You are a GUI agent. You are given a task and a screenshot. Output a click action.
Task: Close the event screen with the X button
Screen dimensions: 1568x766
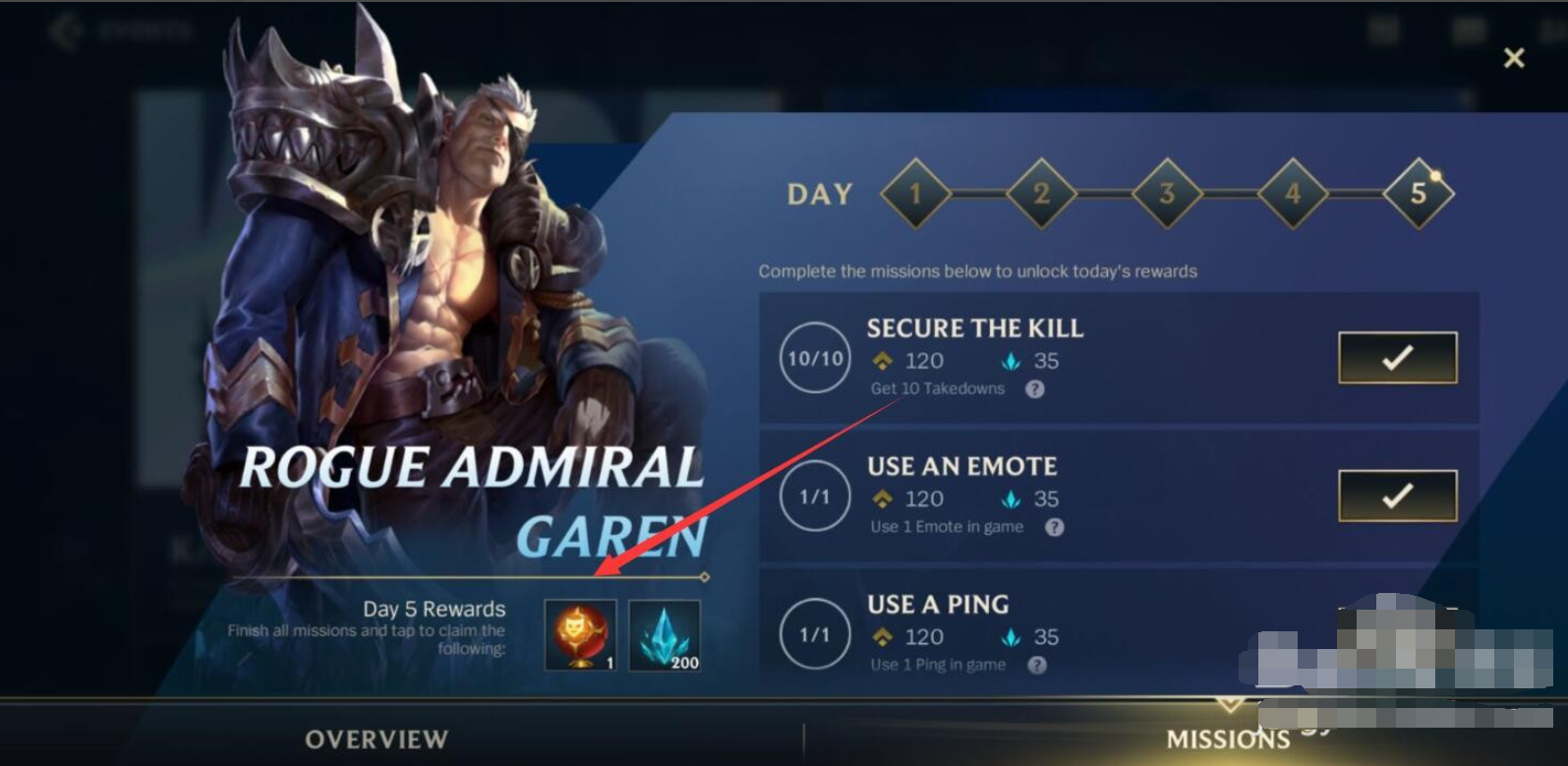pyautogui.click(x=1512, y=57)
